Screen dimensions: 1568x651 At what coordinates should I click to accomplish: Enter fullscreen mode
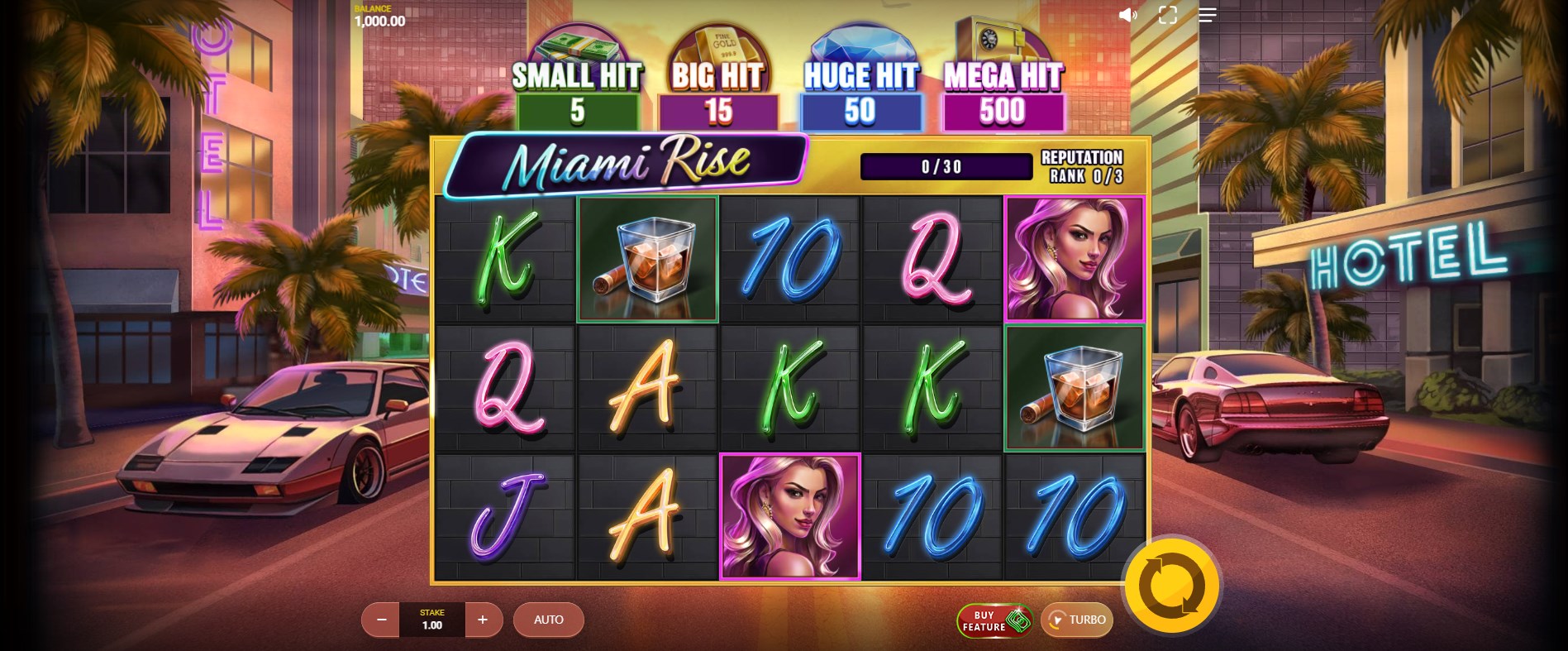[1167, 15]
